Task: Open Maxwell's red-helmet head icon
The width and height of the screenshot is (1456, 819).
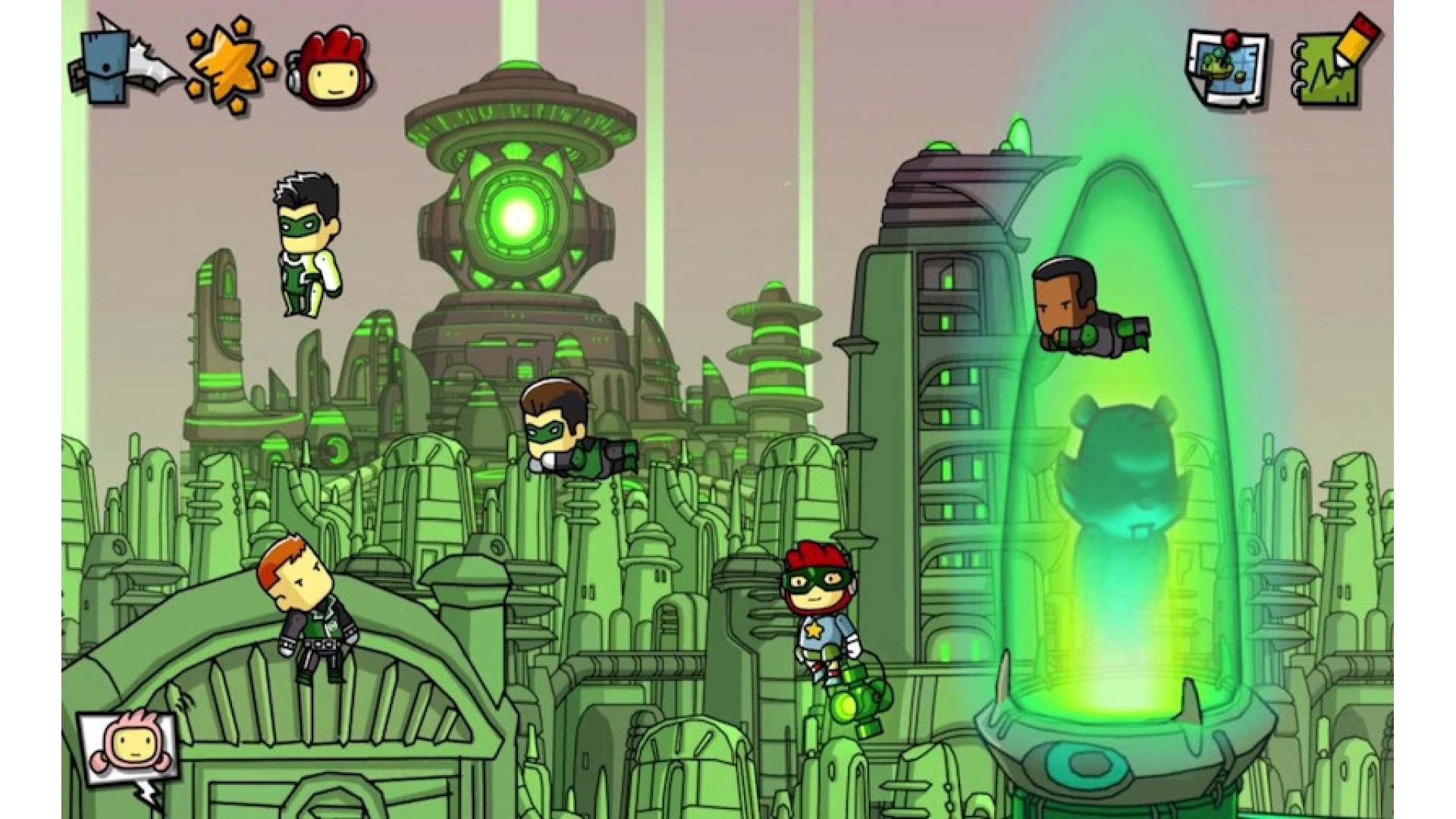Action: point(330,67)
